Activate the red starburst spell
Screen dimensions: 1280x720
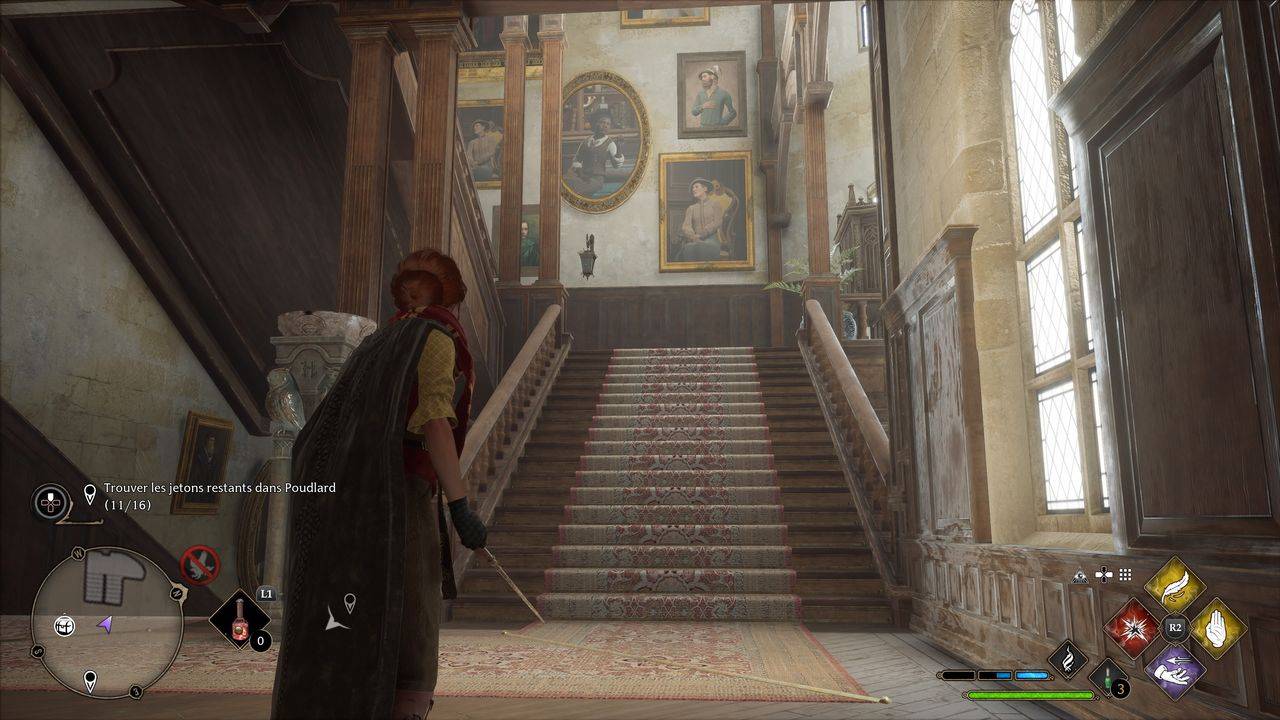tap(1133, 629)
